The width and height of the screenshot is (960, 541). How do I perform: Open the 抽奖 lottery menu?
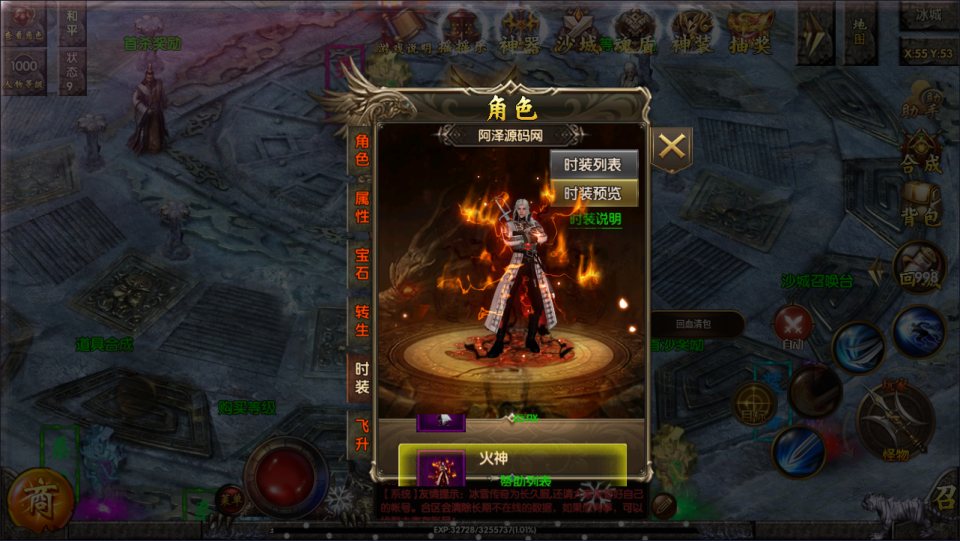(749, 28)
